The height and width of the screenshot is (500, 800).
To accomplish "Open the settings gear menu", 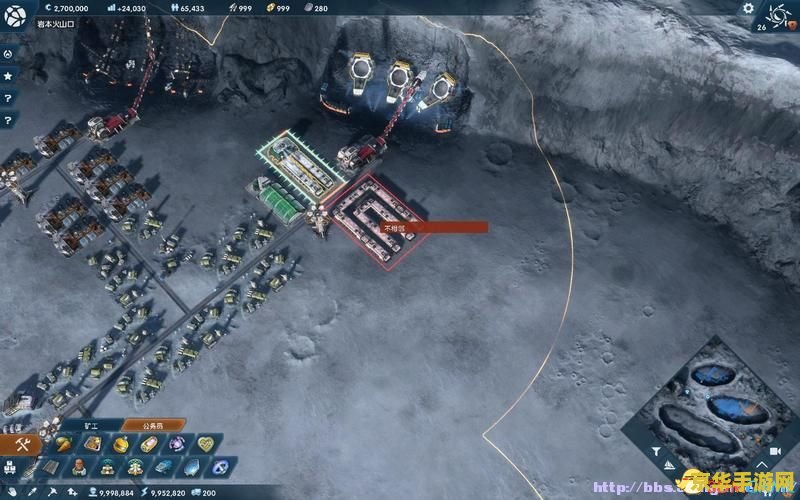I will (747, 8).
